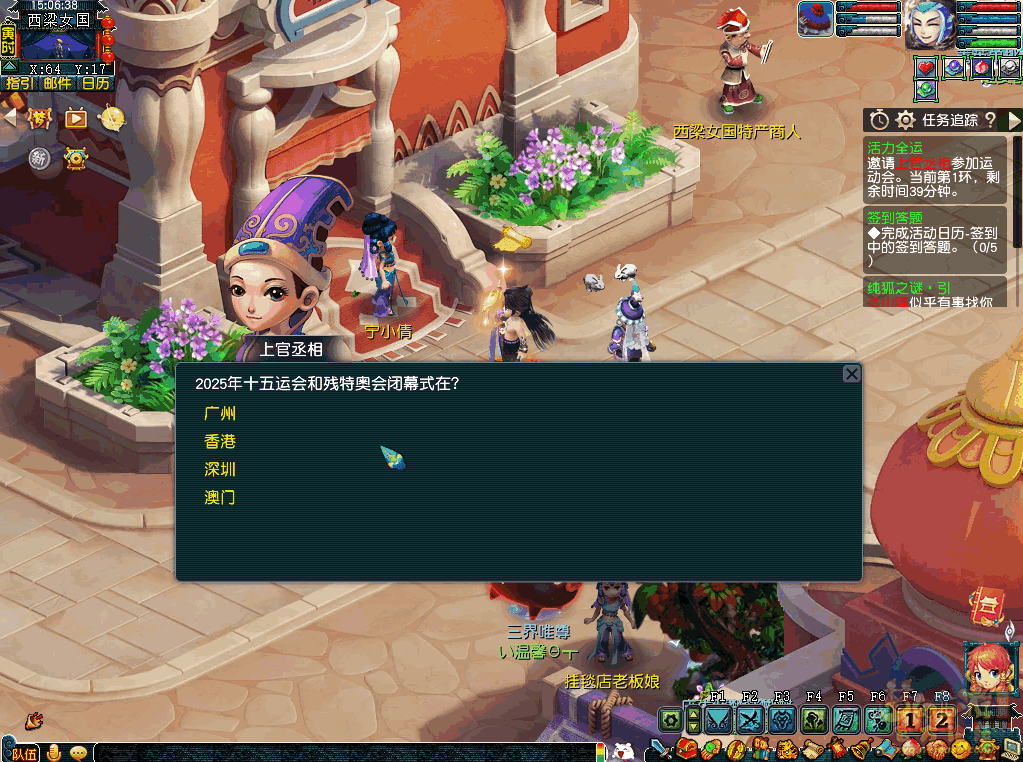Click the red heart buff icon
The image size is (1023, 762).
tap(926, 67)
